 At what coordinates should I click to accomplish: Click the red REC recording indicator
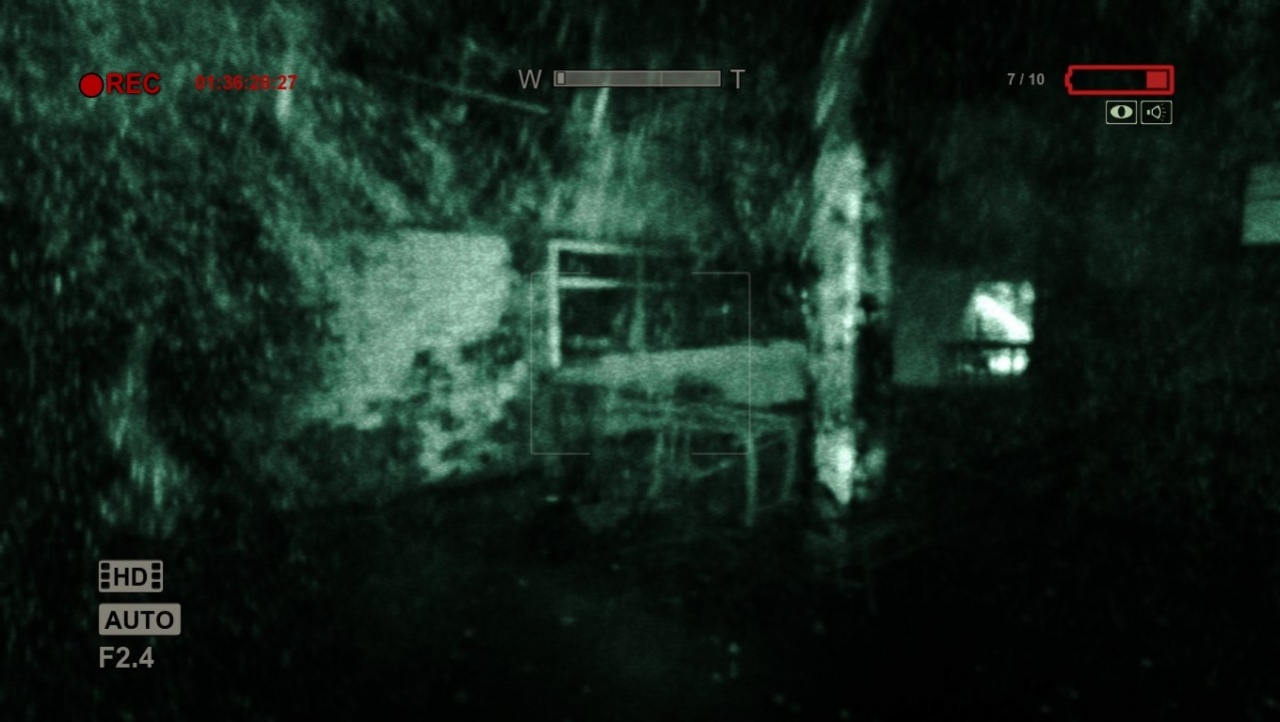click(120, 84)
